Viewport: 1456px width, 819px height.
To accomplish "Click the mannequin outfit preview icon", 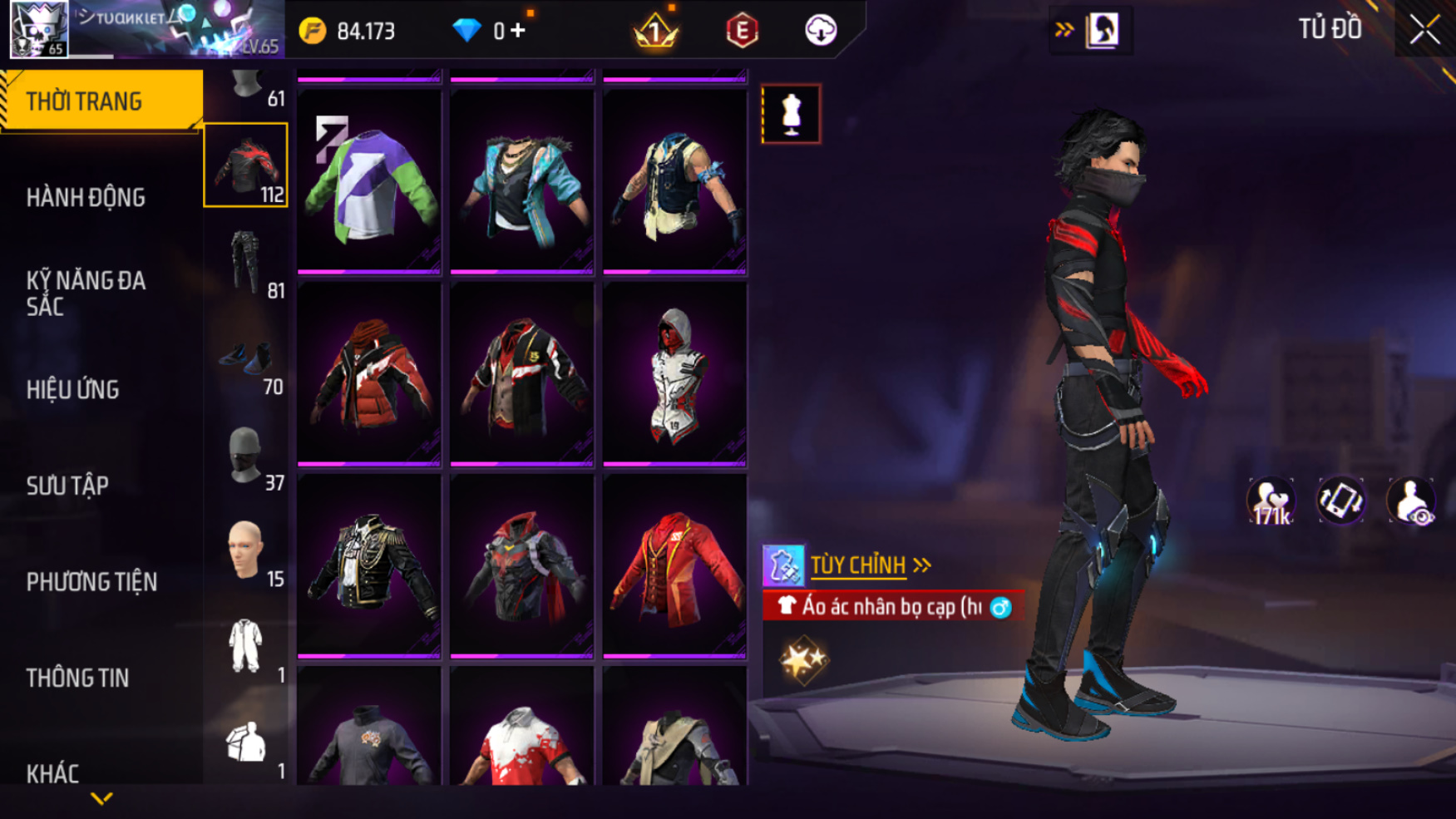I will tap(791, 114).
